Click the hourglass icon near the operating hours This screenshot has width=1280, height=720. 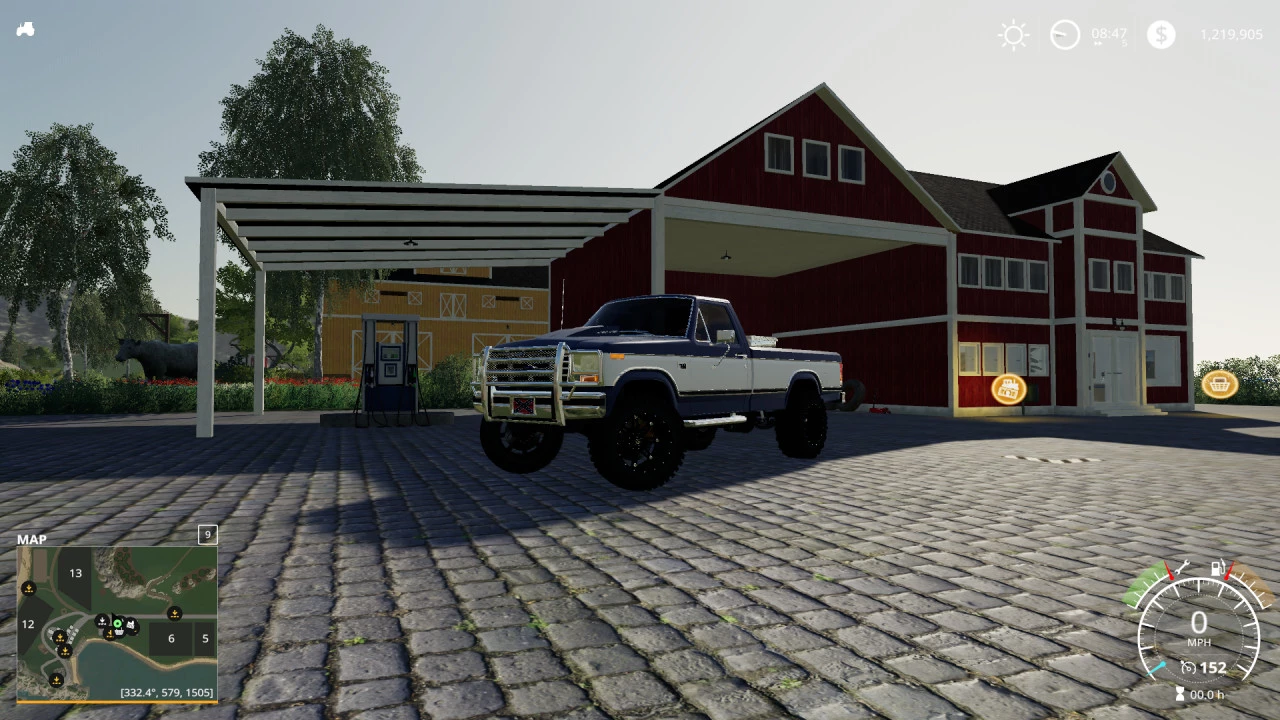pos(1179,693)
